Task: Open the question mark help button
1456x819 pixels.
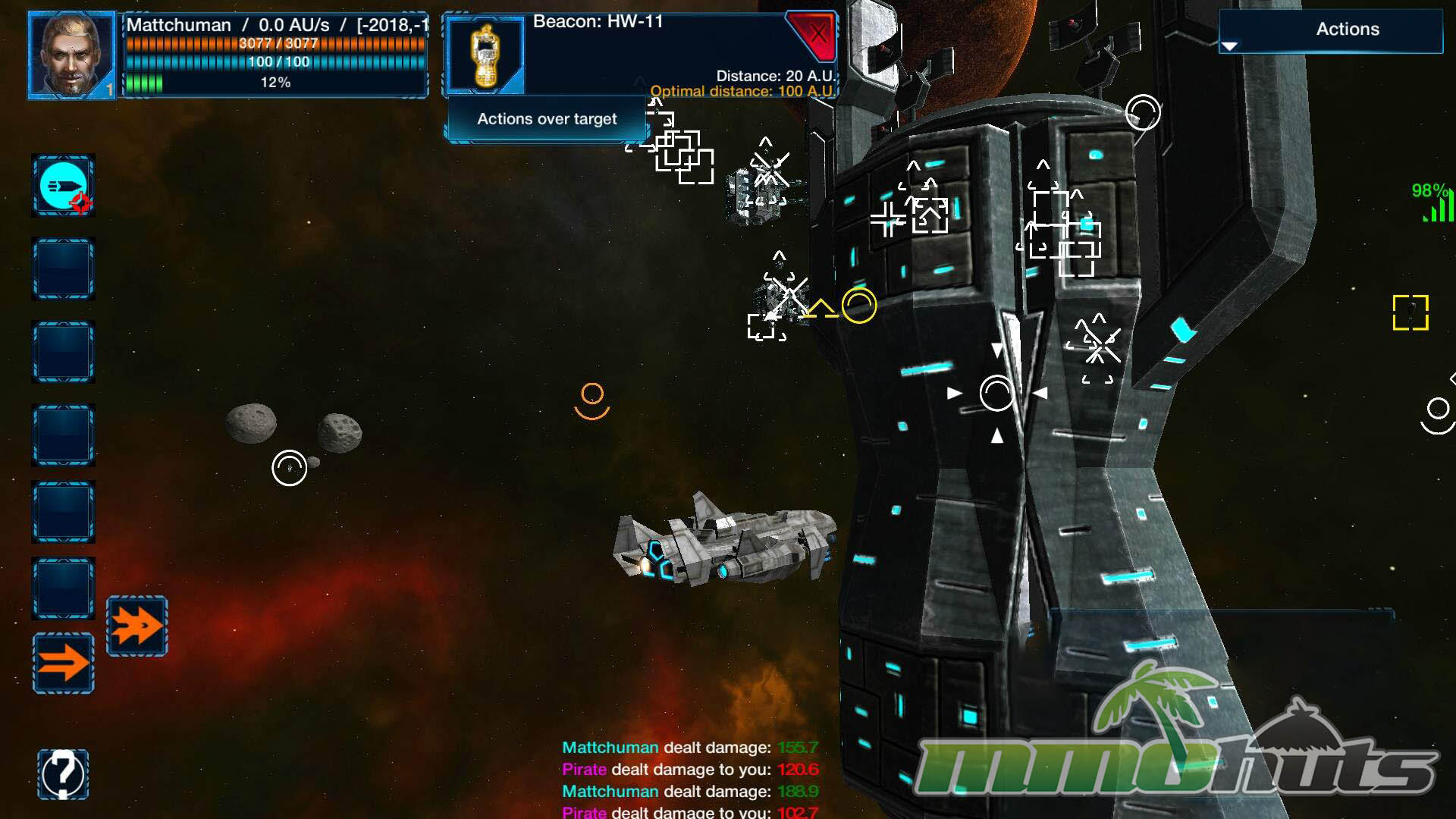Action: (63, 773)
